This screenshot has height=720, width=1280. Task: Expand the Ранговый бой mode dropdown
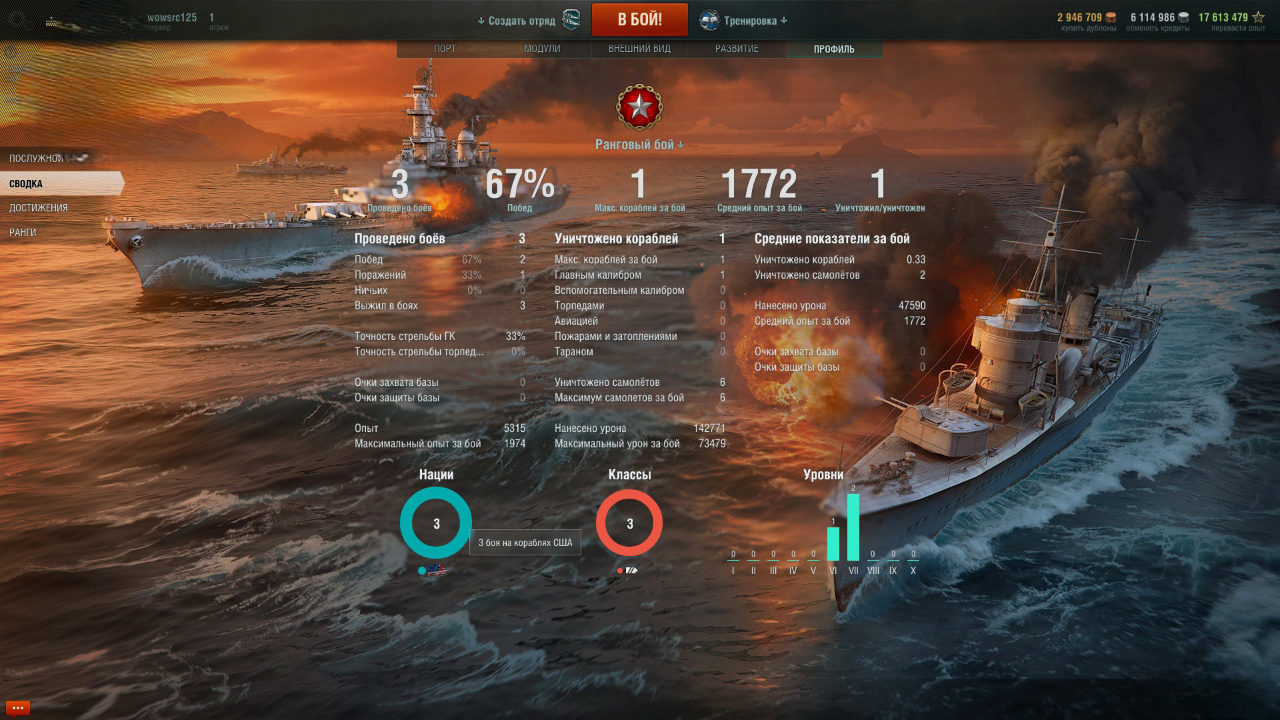[639, 145]
